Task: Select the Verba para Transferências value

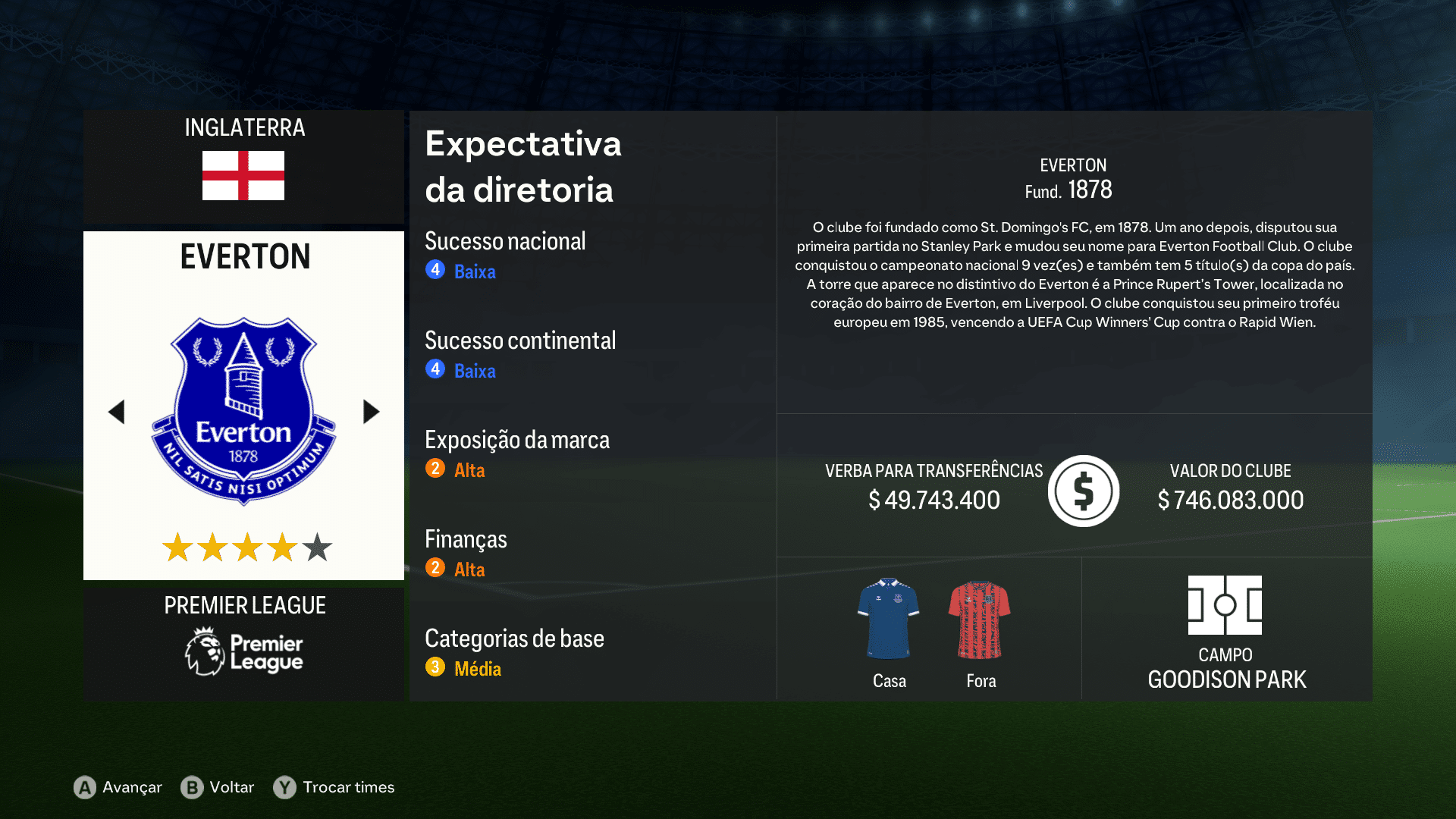Action: [934, 500]
